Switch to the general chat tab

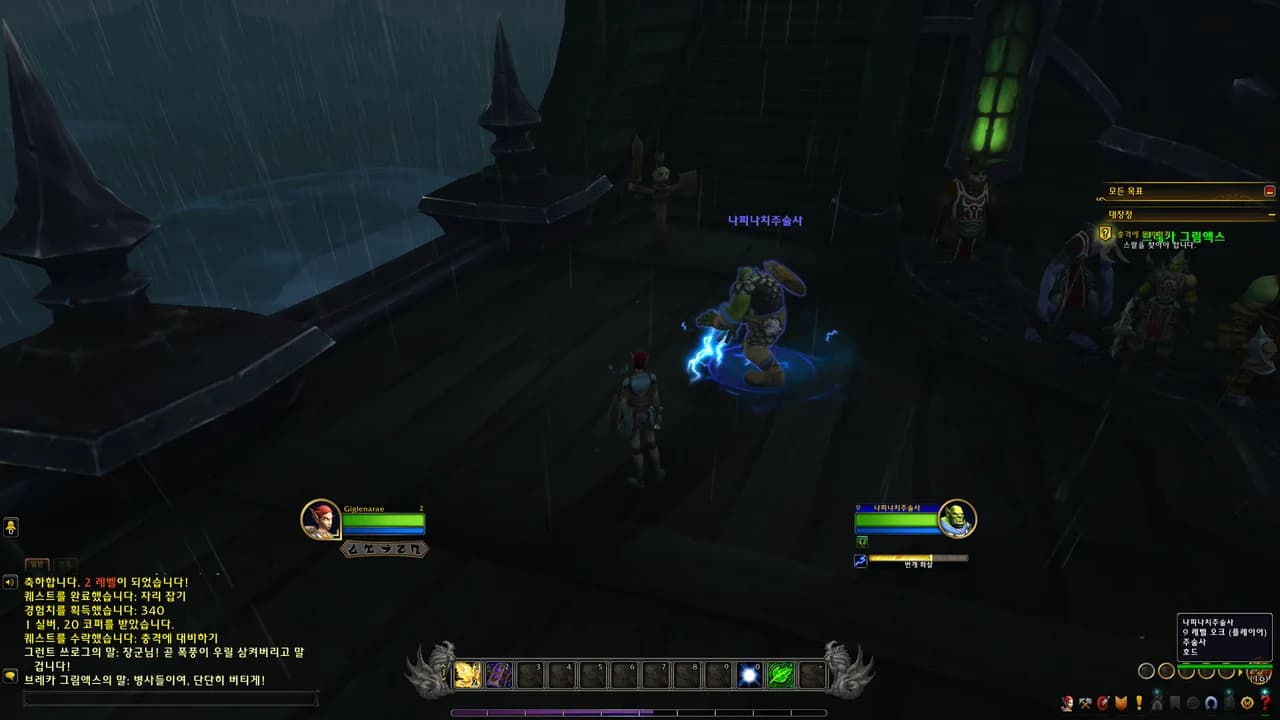pos(37,565)
